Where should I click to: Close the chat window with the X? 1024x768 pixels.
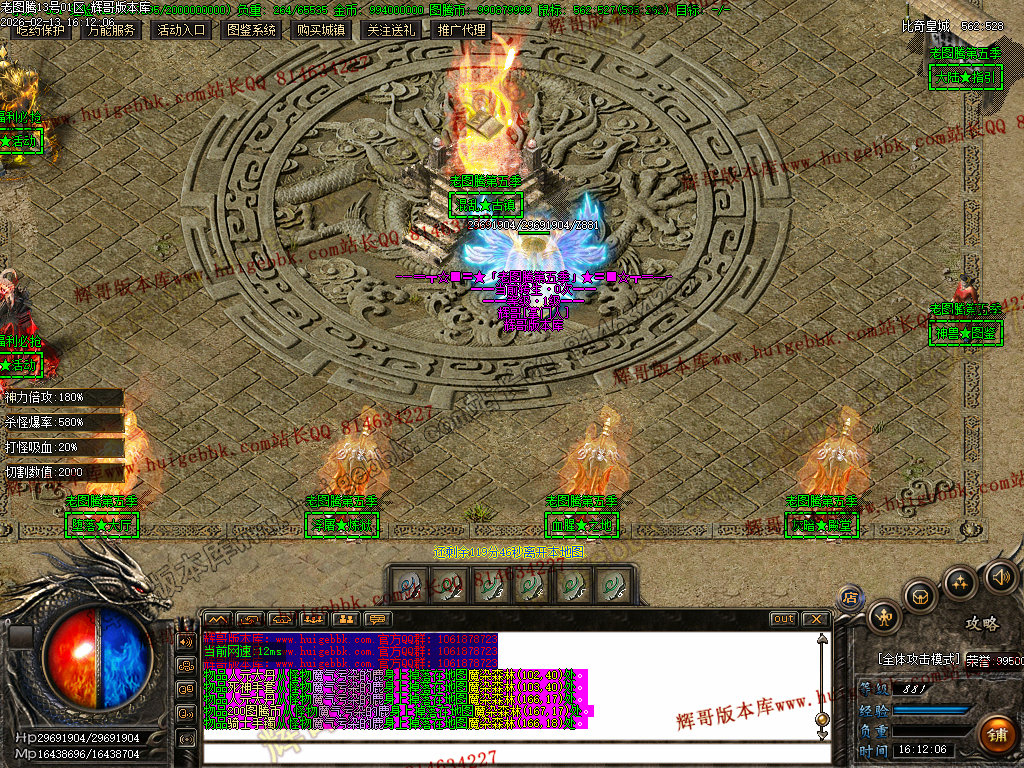(815, 619)
